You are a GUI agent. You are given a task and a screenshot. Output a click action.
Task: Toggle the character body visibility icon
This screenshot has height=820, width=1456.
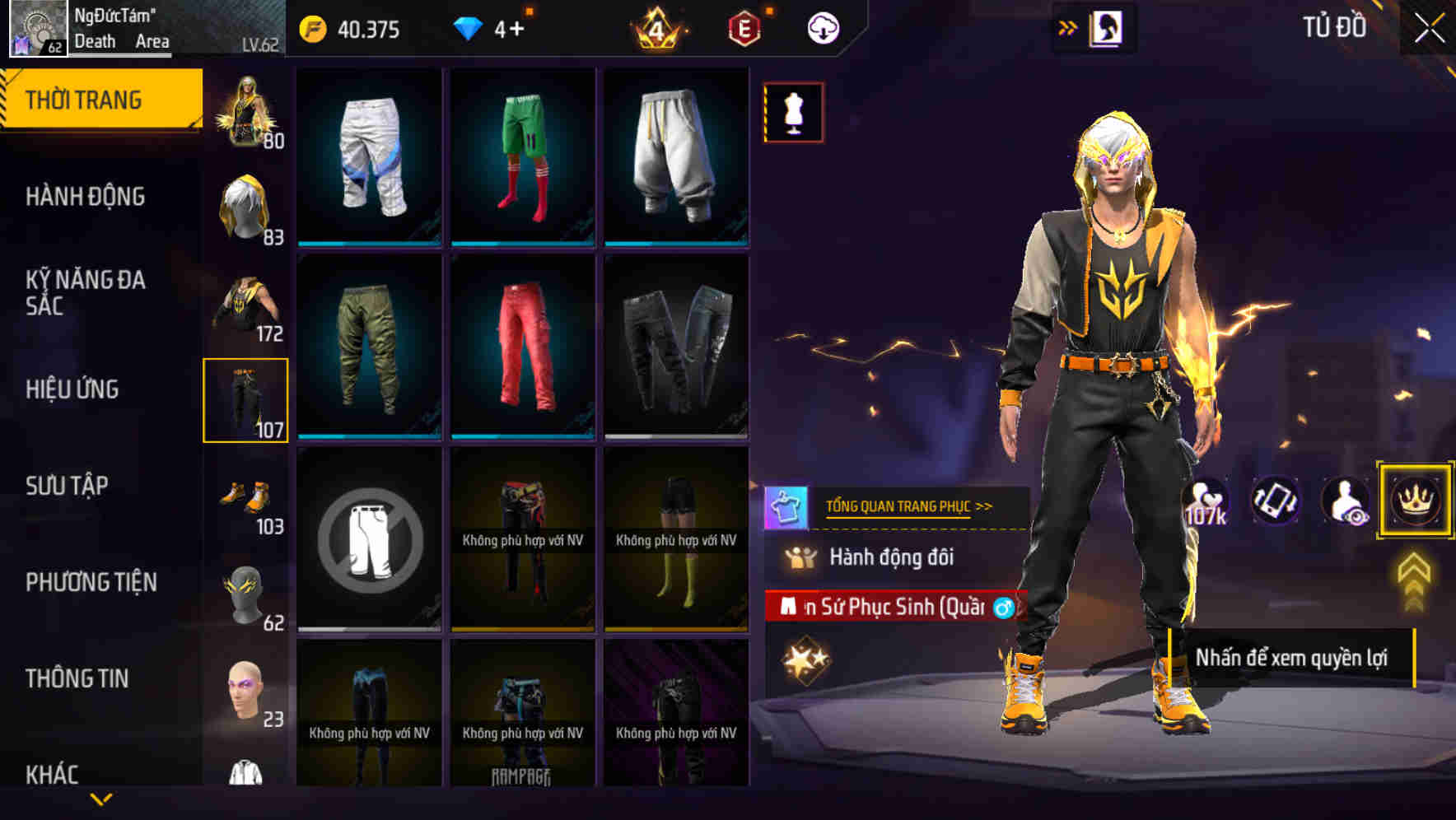pos(1344,500)
